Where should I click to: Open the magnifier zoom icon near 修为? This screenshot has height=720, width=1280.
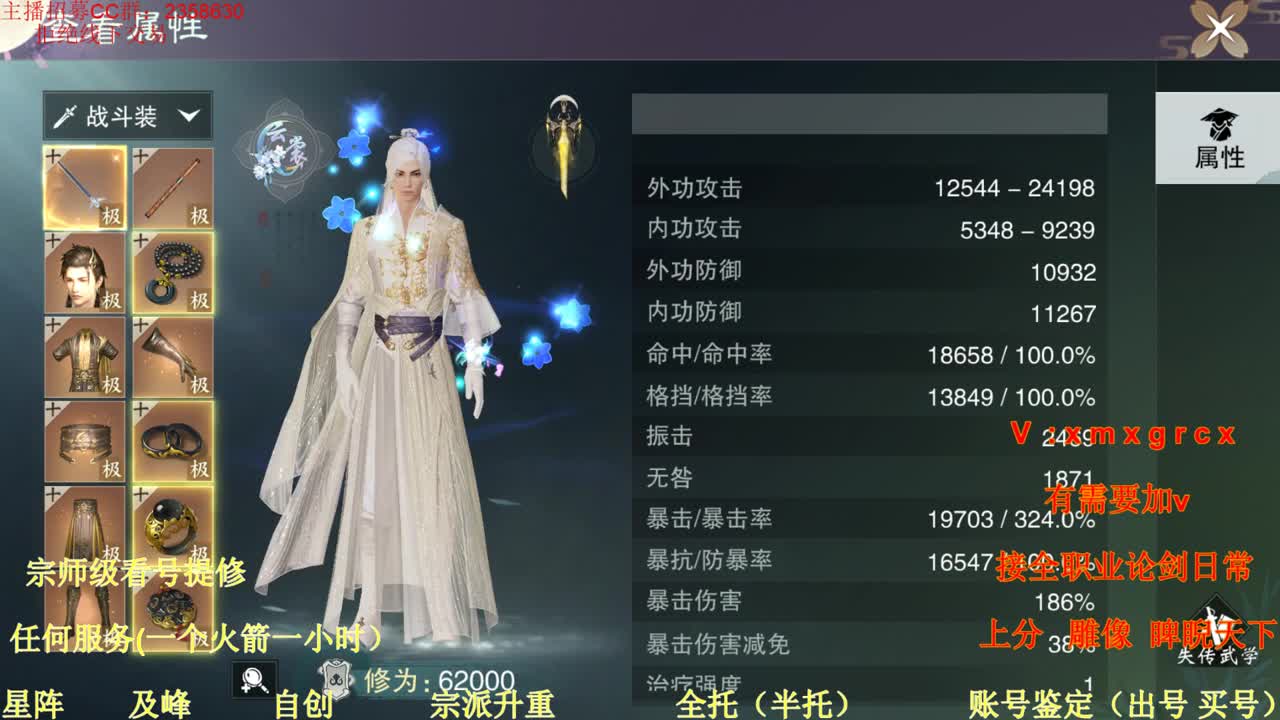[255, 677]
